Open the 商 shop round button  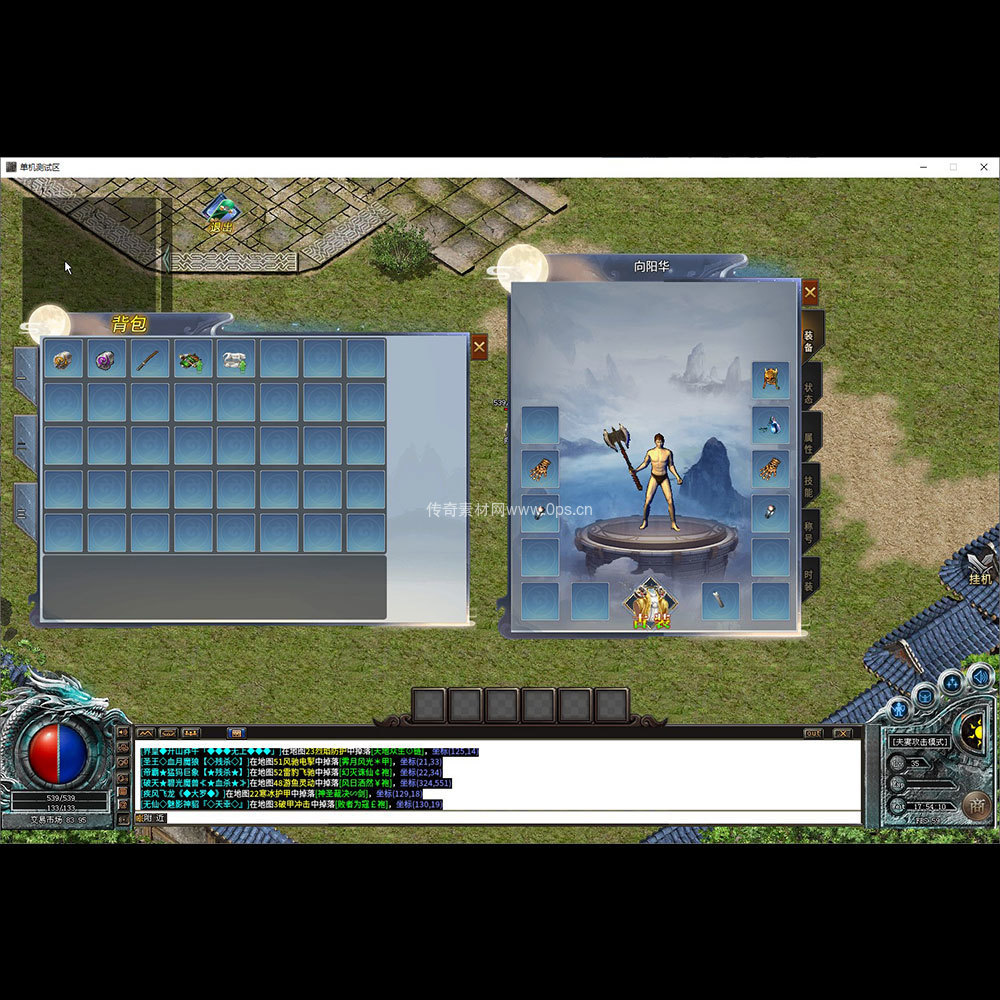point(975,803)
